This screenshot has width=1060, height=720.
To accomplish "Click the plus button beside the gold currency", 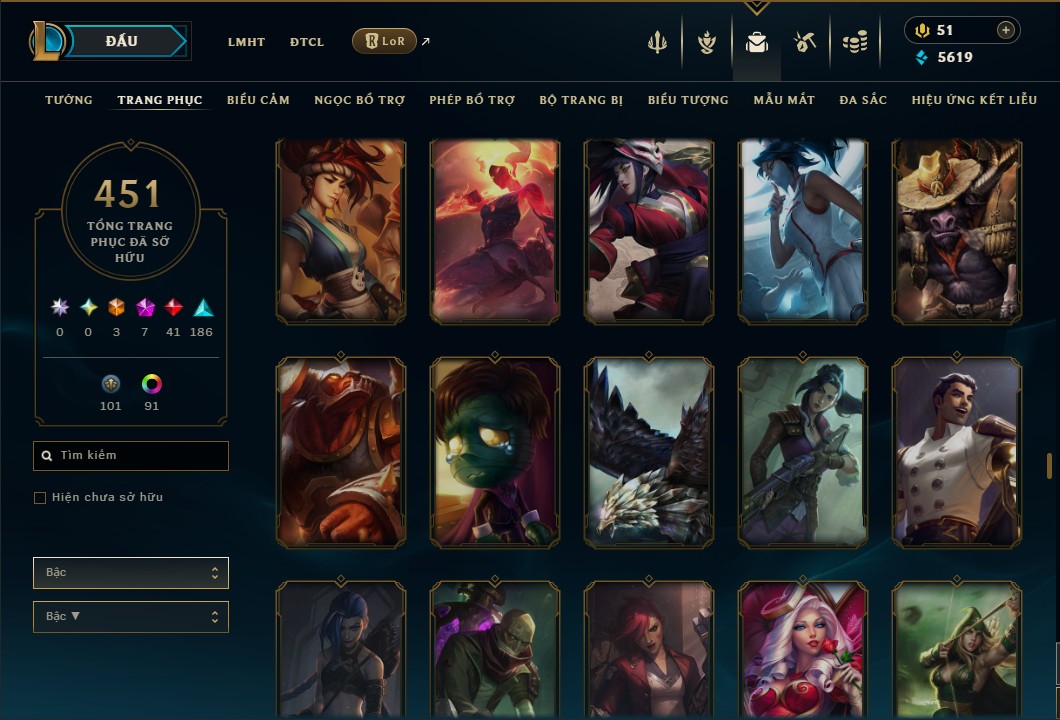I will [x=1005, y=31].
